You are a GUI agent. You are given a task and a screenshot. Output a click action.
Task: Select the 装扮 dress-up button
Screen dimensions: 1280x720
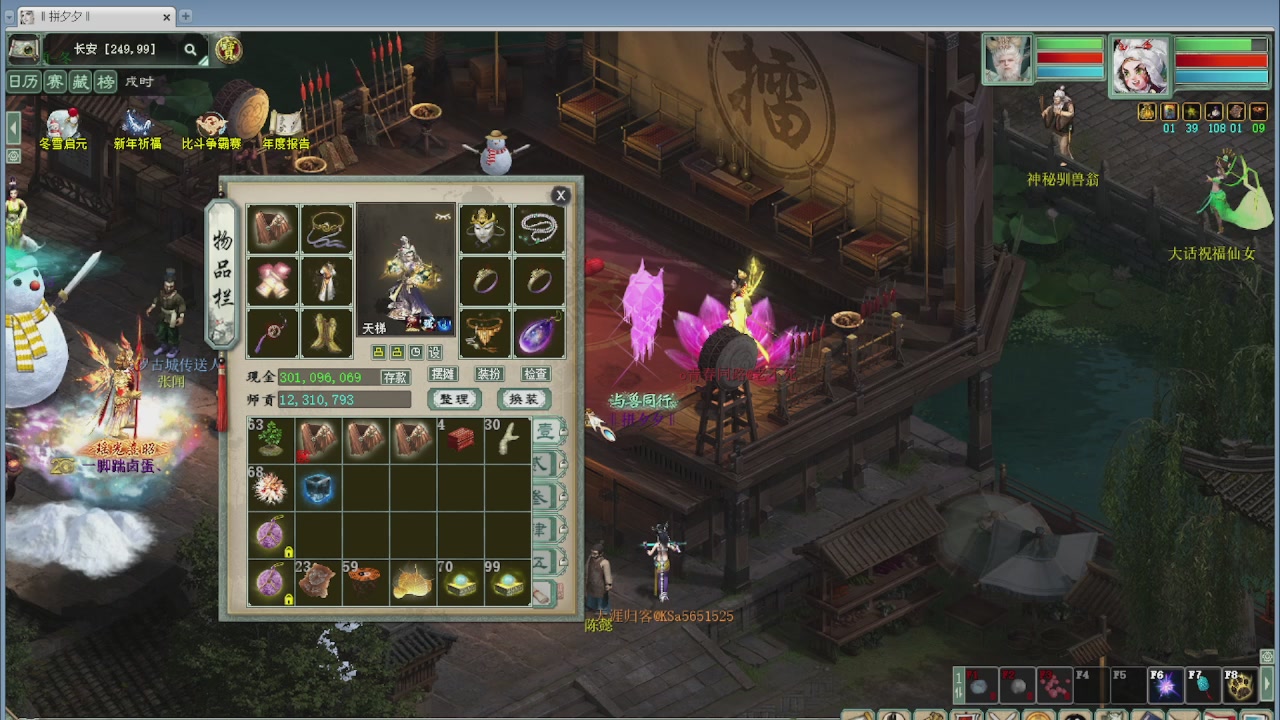point(489,374)
